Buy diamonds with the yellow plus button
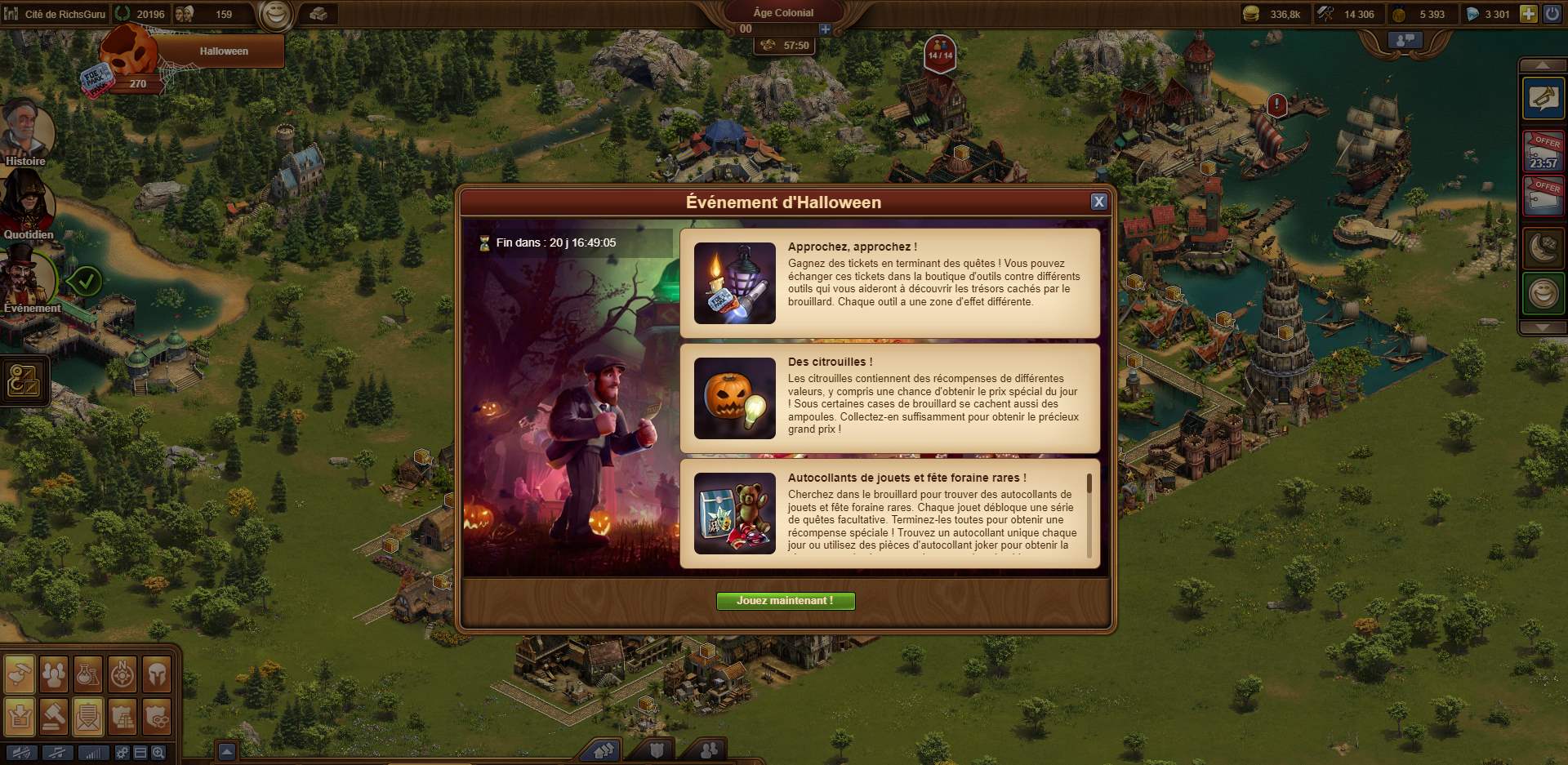 (1528, 14)
